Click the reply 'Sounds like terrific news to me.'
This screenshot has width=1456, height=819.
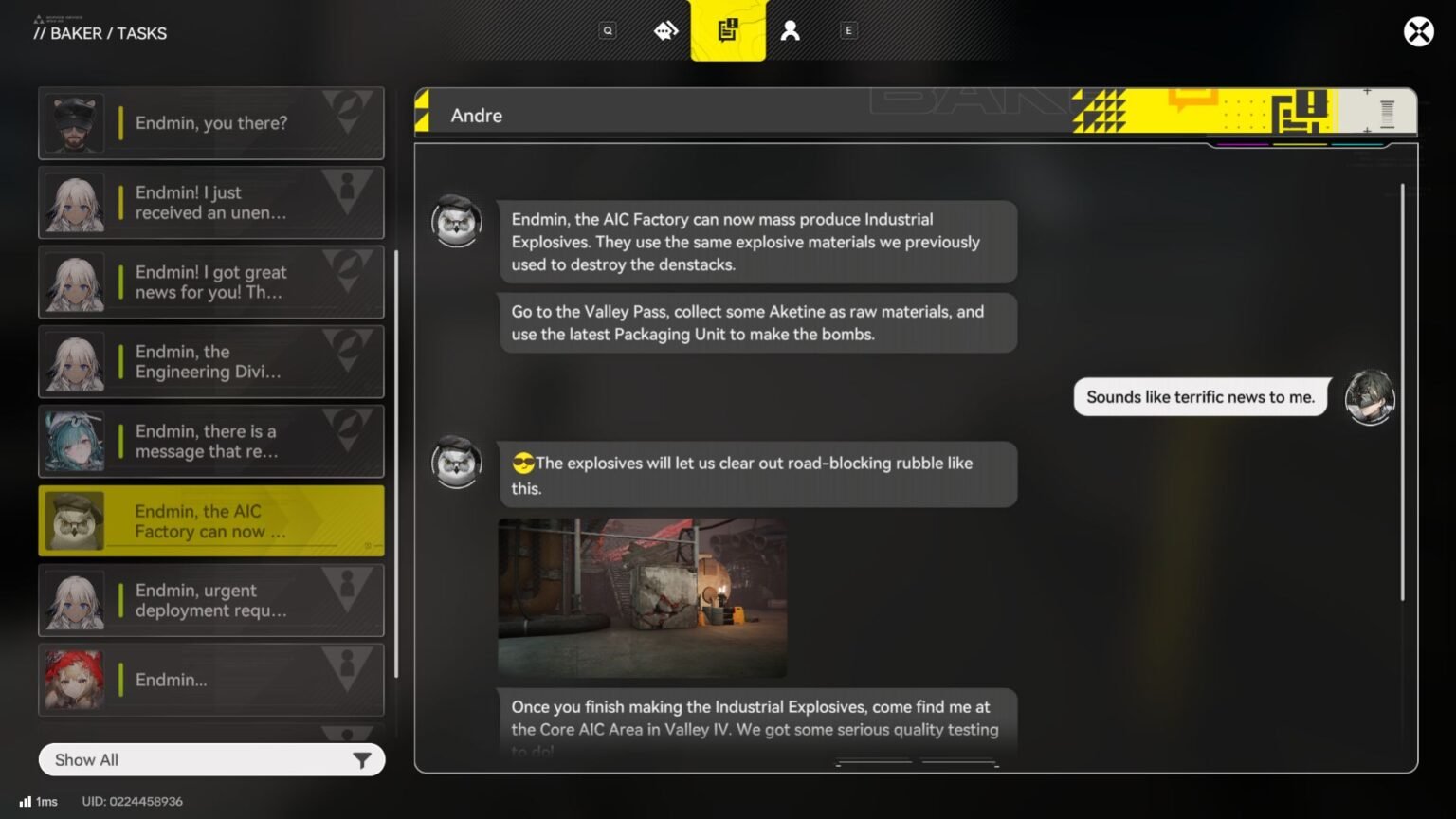click(1199, 397)
